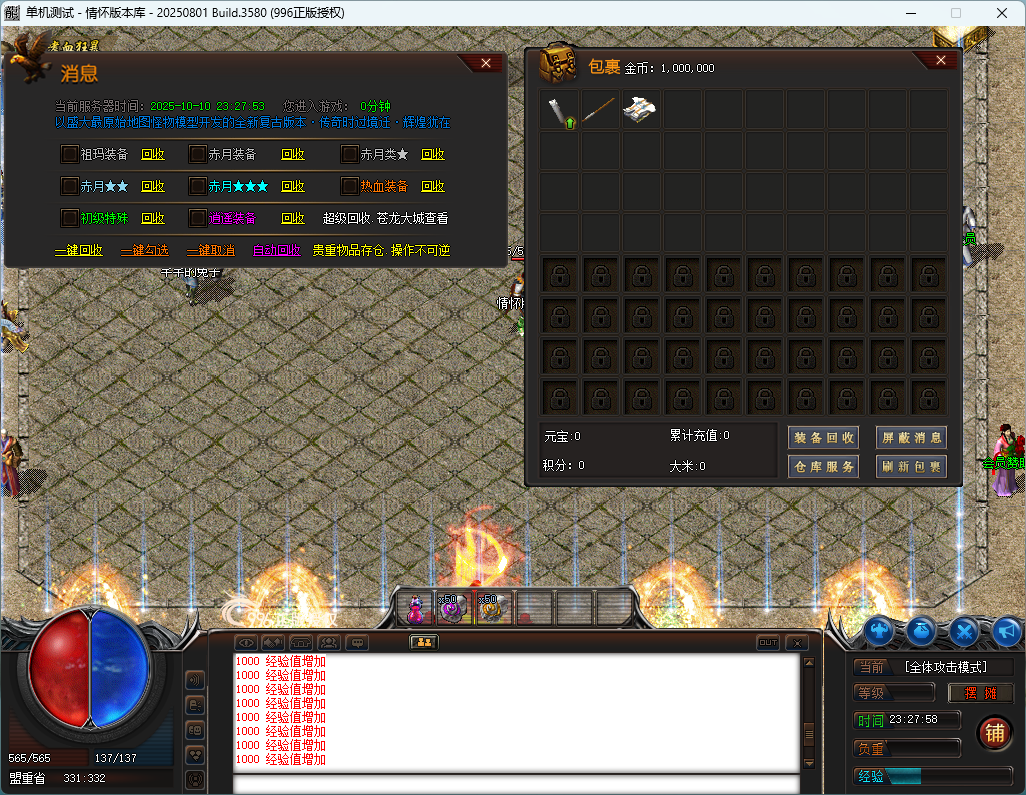Choose 一键勾选 to check all
This screenshot has width=1026, height=795.
144,250
